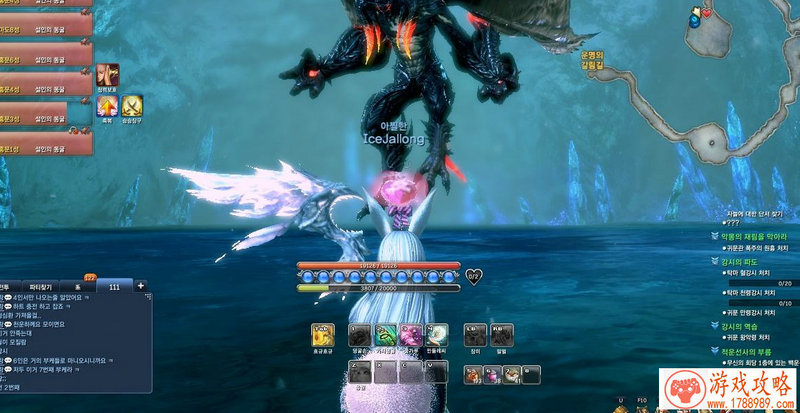Open the 파티찾기 chat tab

42,286
